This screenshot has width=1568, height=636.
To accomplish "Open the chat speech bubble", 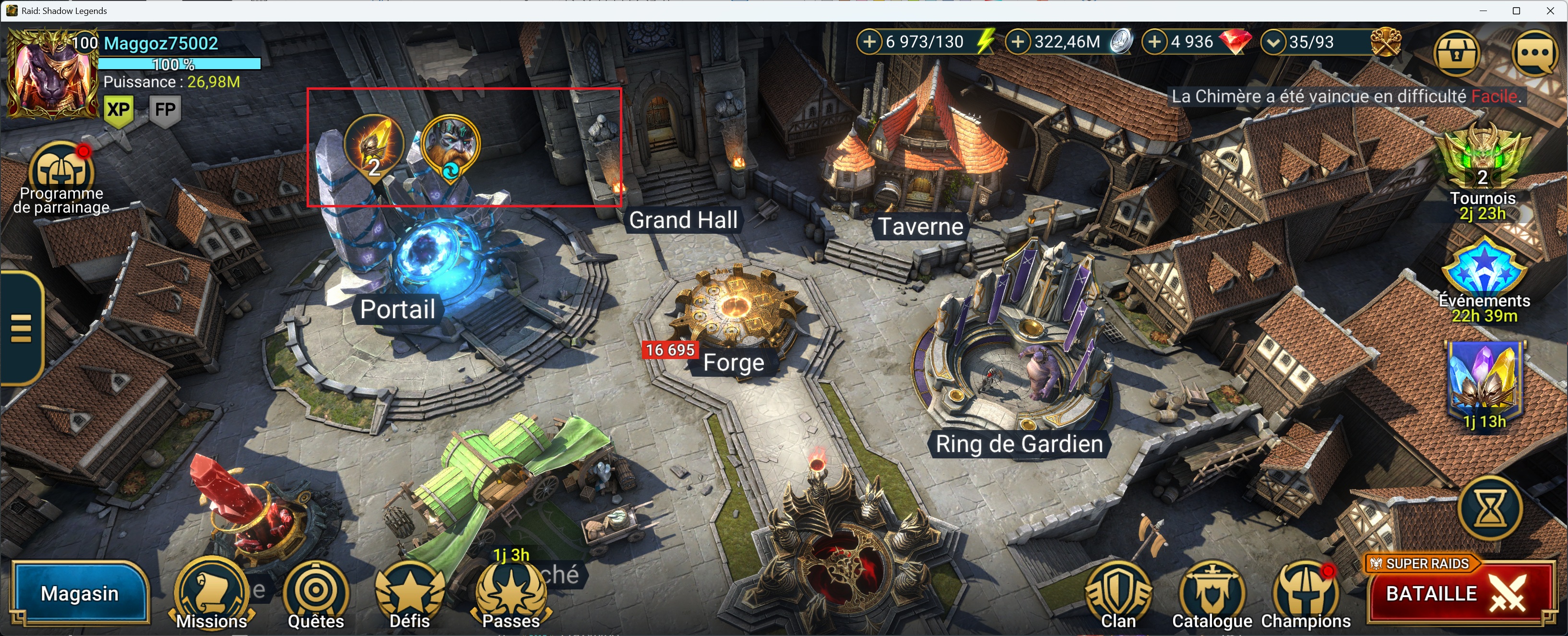I will click(x=1535, y=54).
